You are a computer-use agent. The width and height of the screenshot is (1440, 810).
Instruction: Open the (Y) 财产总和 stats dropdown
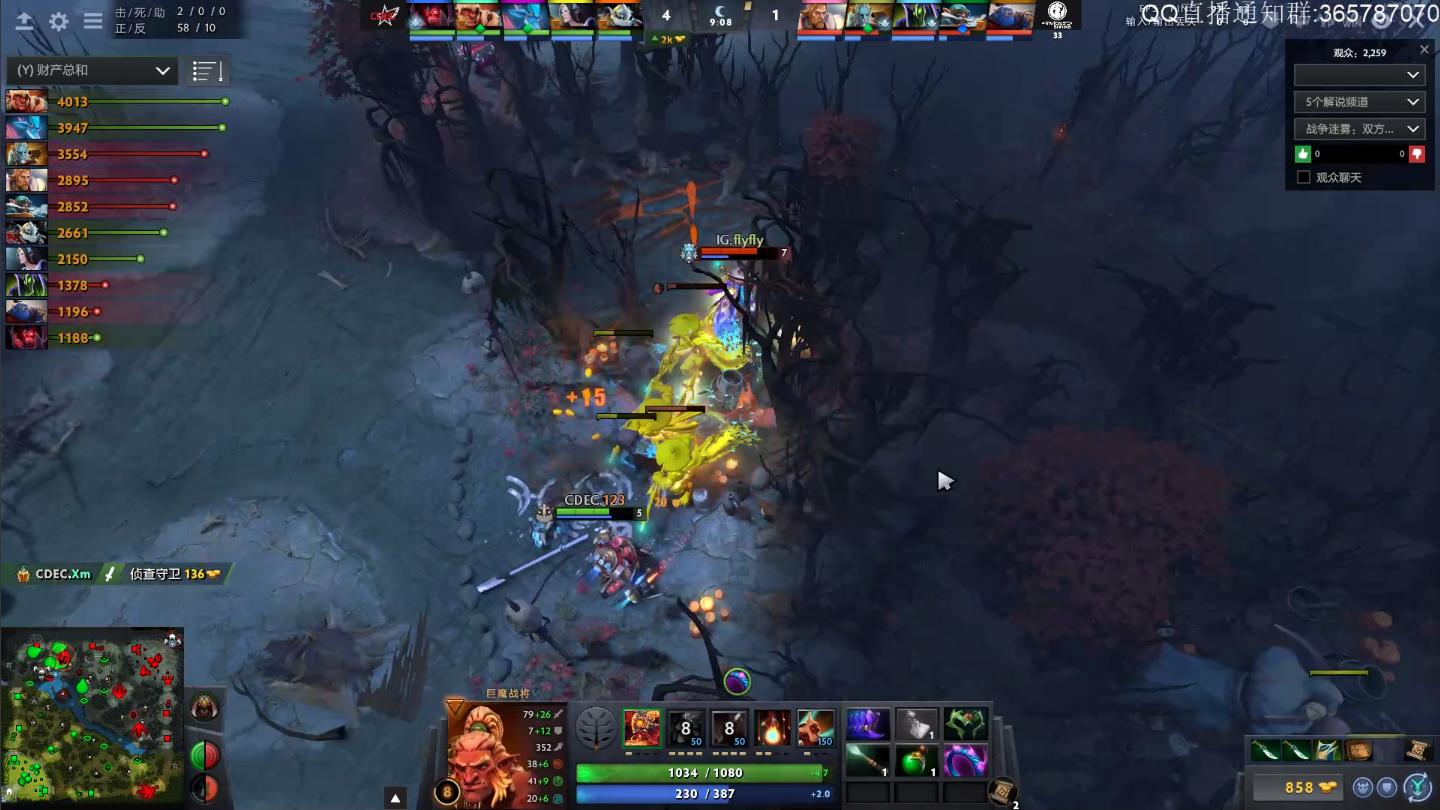tap(90, 70)
